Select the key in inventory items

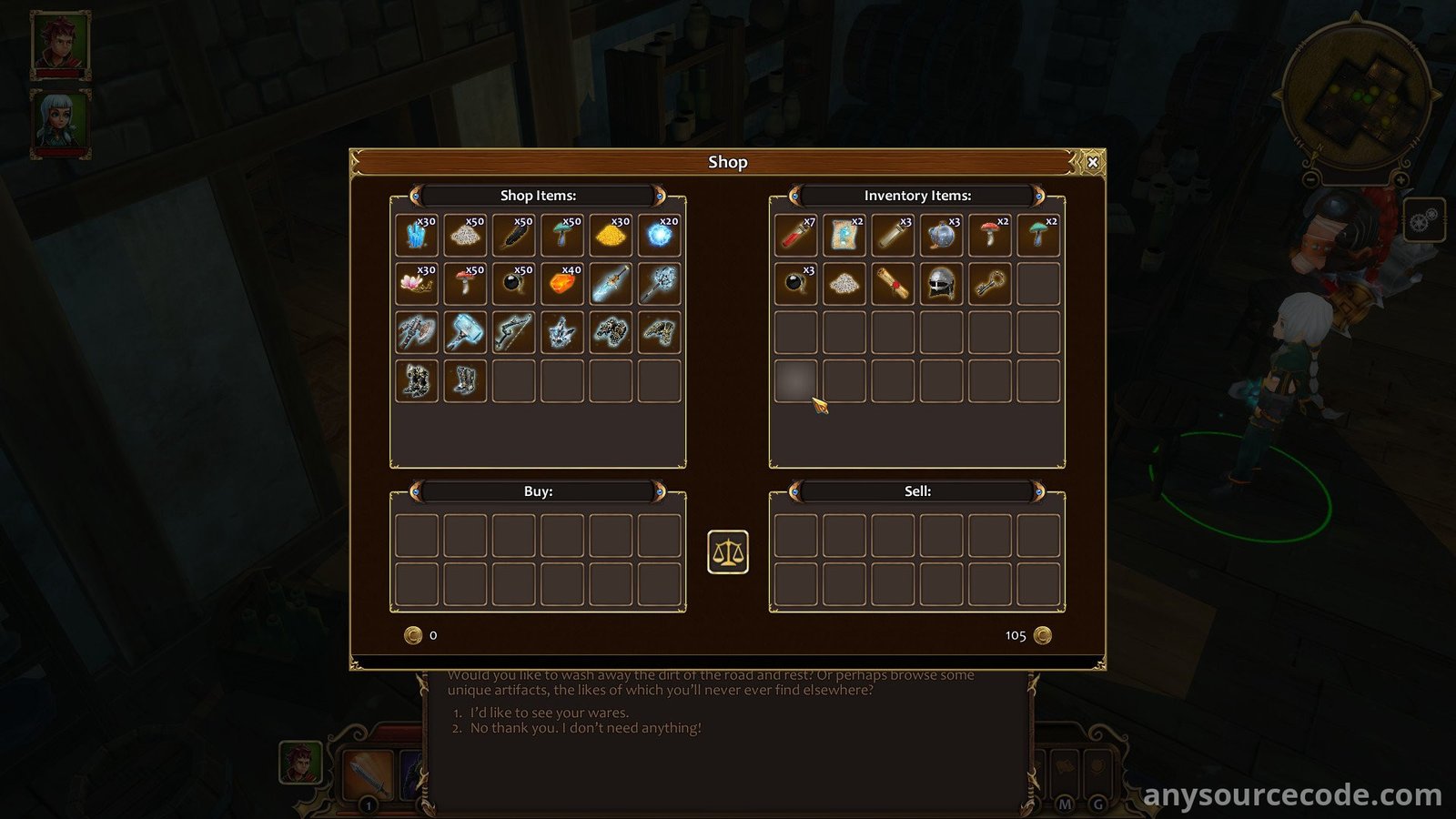click(x=989, y=284)
